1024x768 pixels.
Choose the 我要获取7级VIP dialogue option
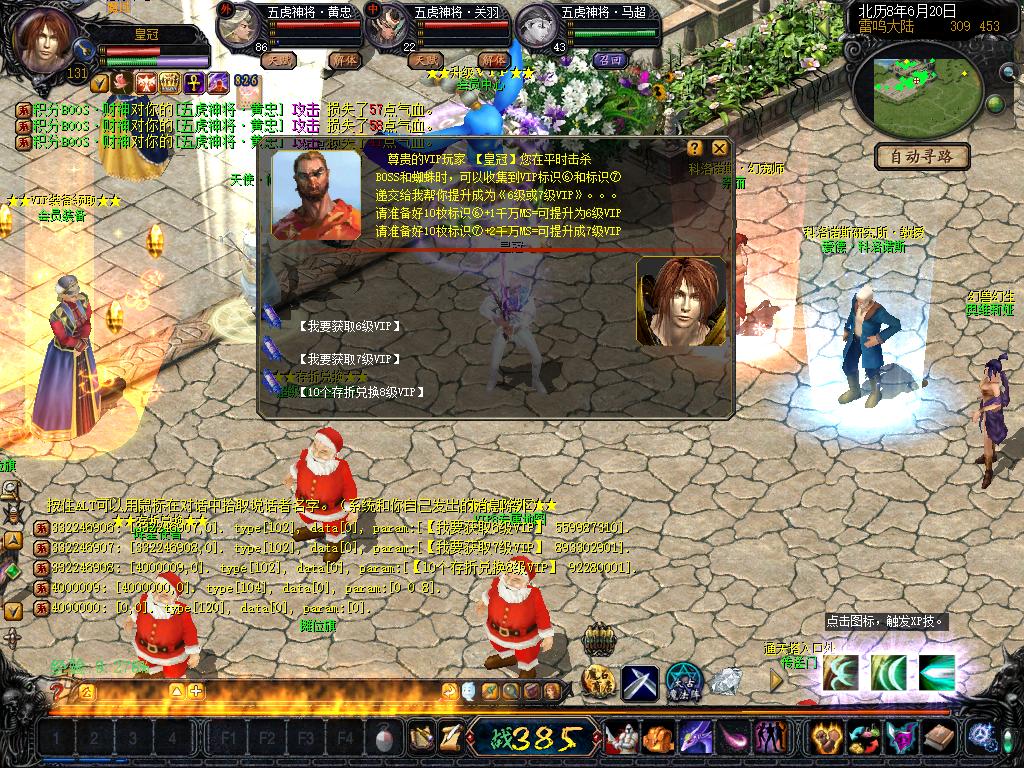(x=349, y=358)
